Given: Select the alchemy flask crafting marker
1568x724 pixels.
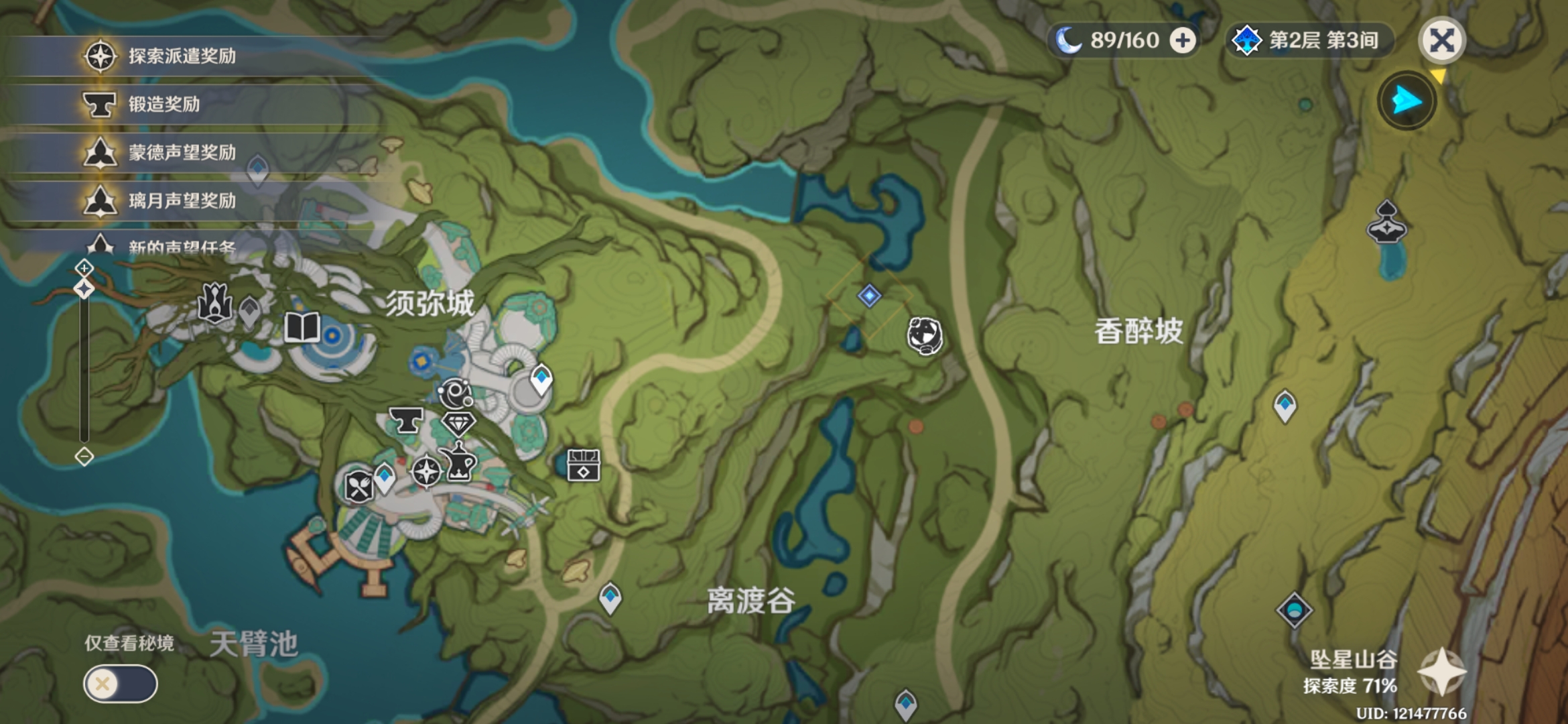Looking at the screenshot, I should pyautogui.click(x=460, y=463).
